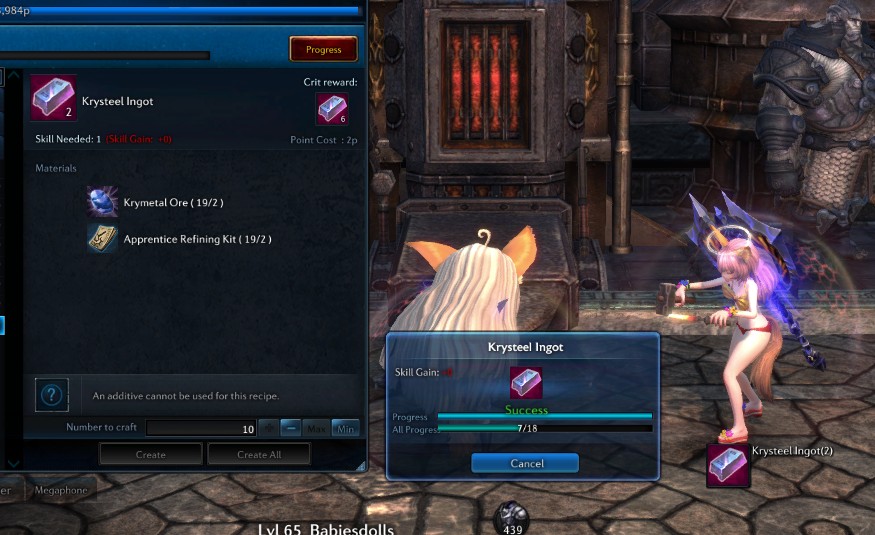
Task: Select the Krymetal Ore material icon
Action: click(102, 202)
